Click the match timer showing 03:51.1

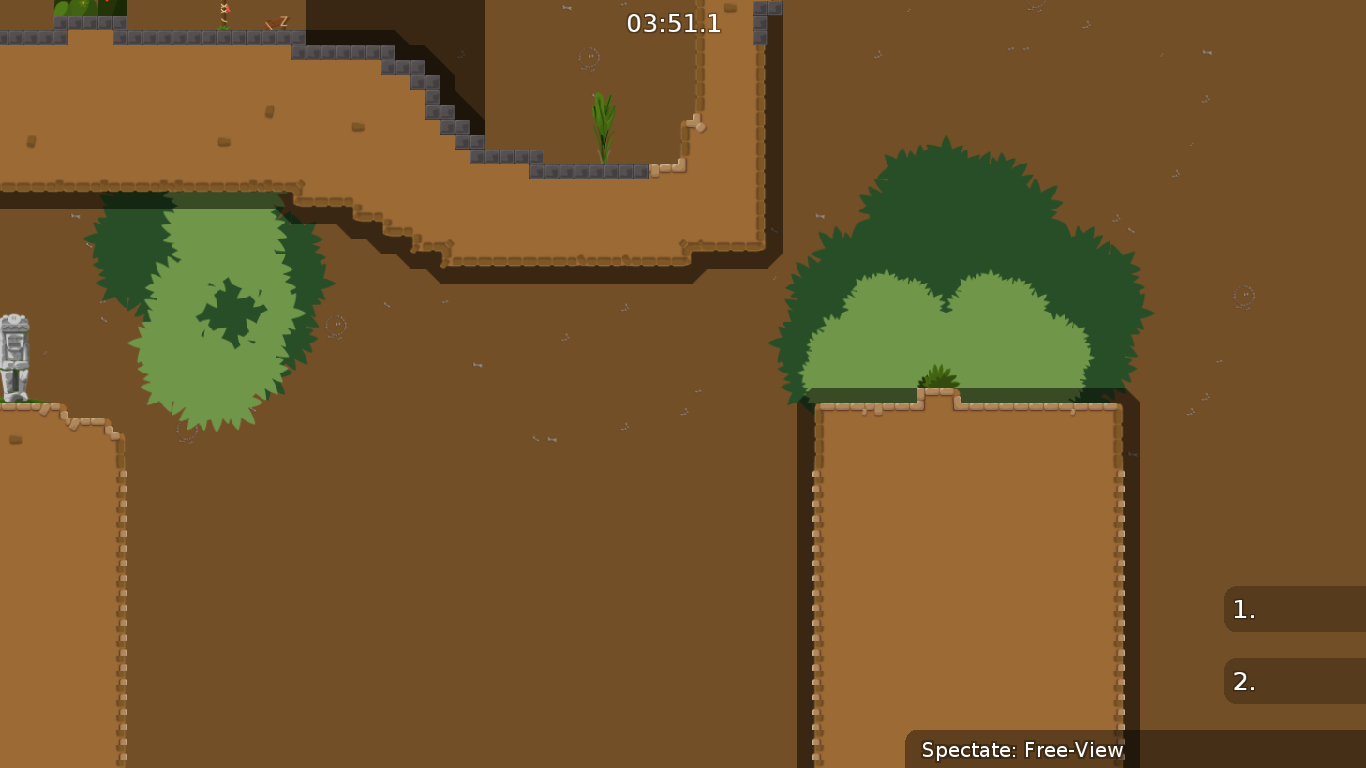tap(672, 24)
